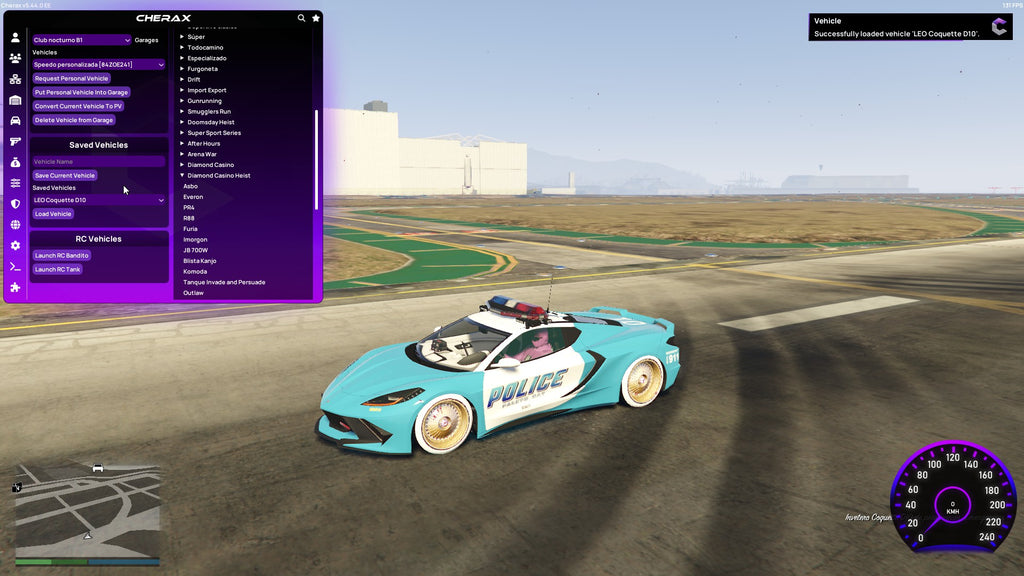The height and width of the screenshot is (576, 1024).
Task: Choose the Outlaw vehicle entry
Action: tap(193, 293)
